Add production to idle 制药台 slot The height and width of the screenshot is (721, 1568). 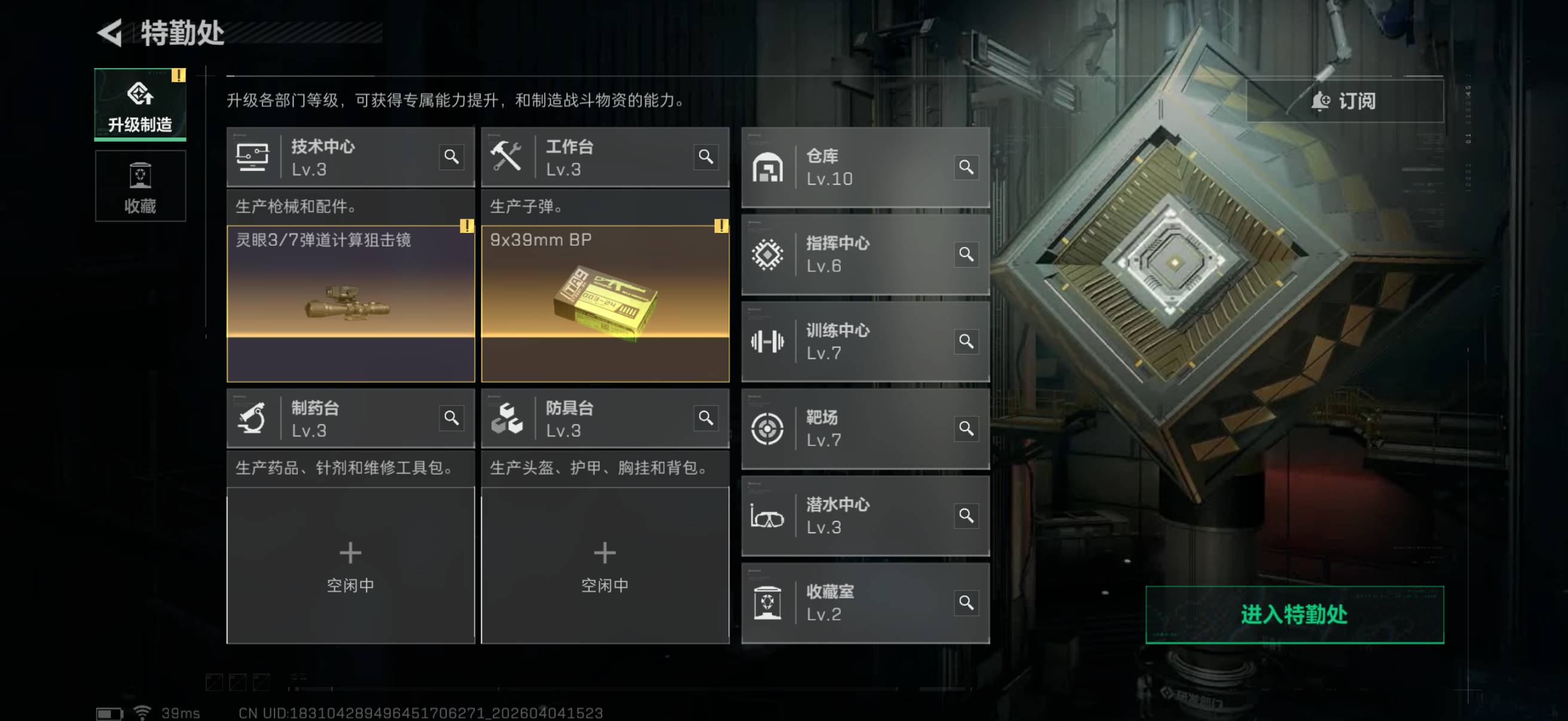[350, 564]
